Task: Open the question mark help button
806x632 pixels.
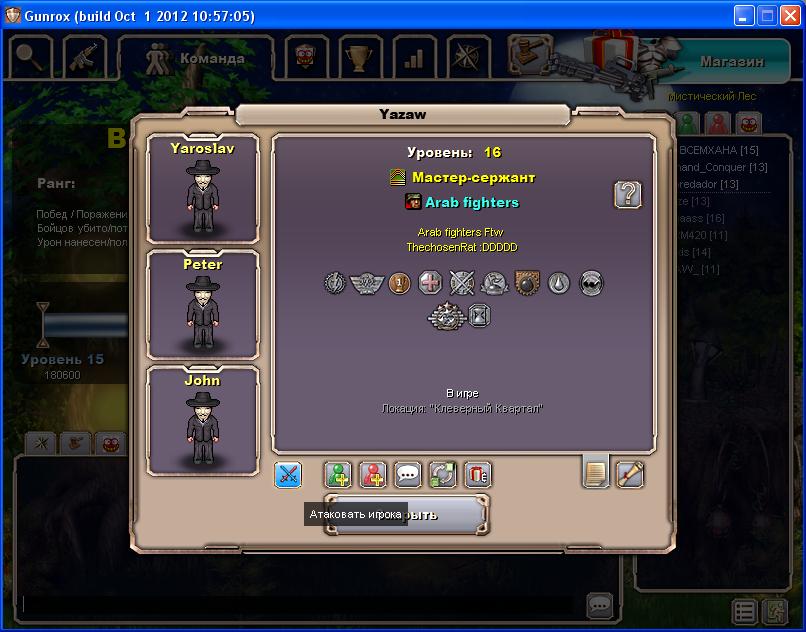Action: (x=627, y=194)
